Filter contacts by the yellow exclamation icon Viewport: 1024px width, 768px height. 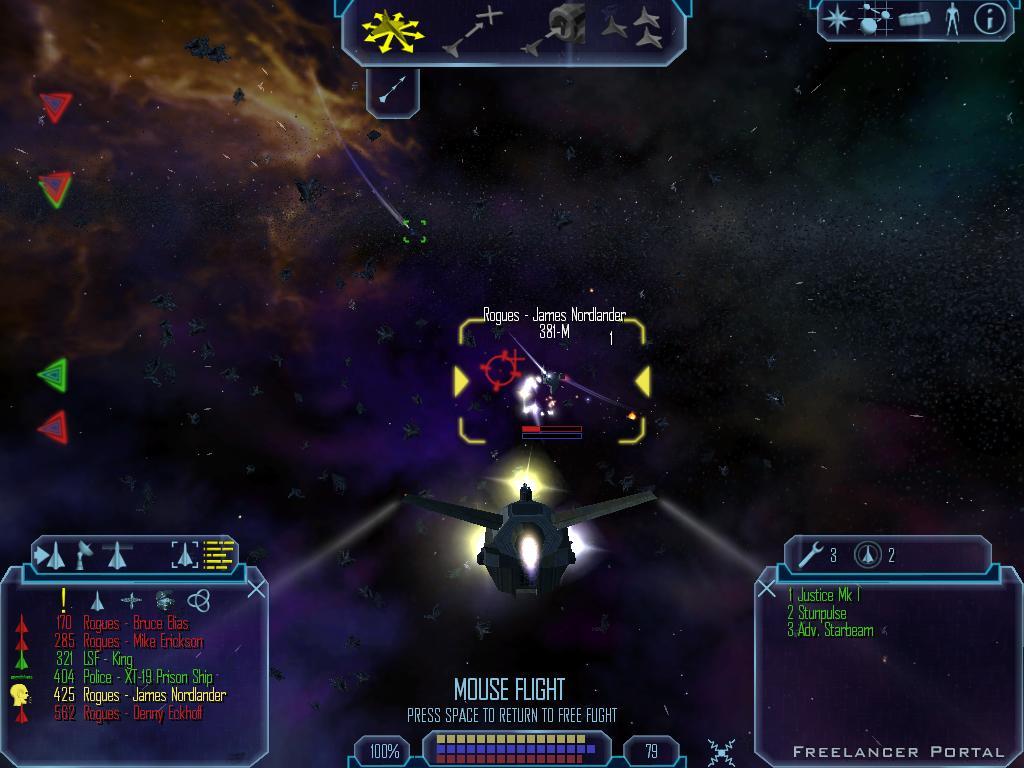(x=64, y=600)
